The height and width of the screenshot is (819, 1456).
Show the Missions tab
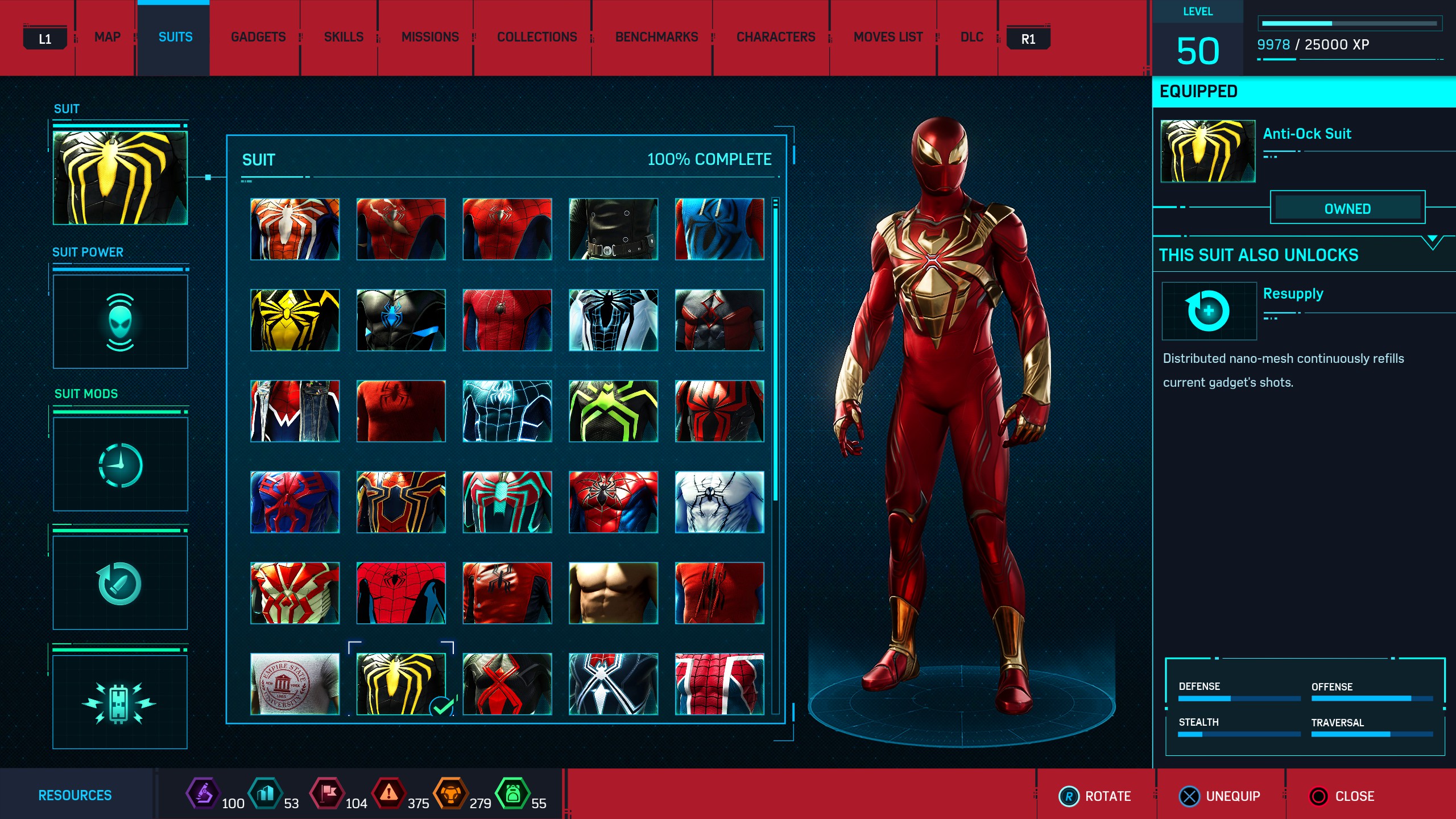click(x=430, y=38)
